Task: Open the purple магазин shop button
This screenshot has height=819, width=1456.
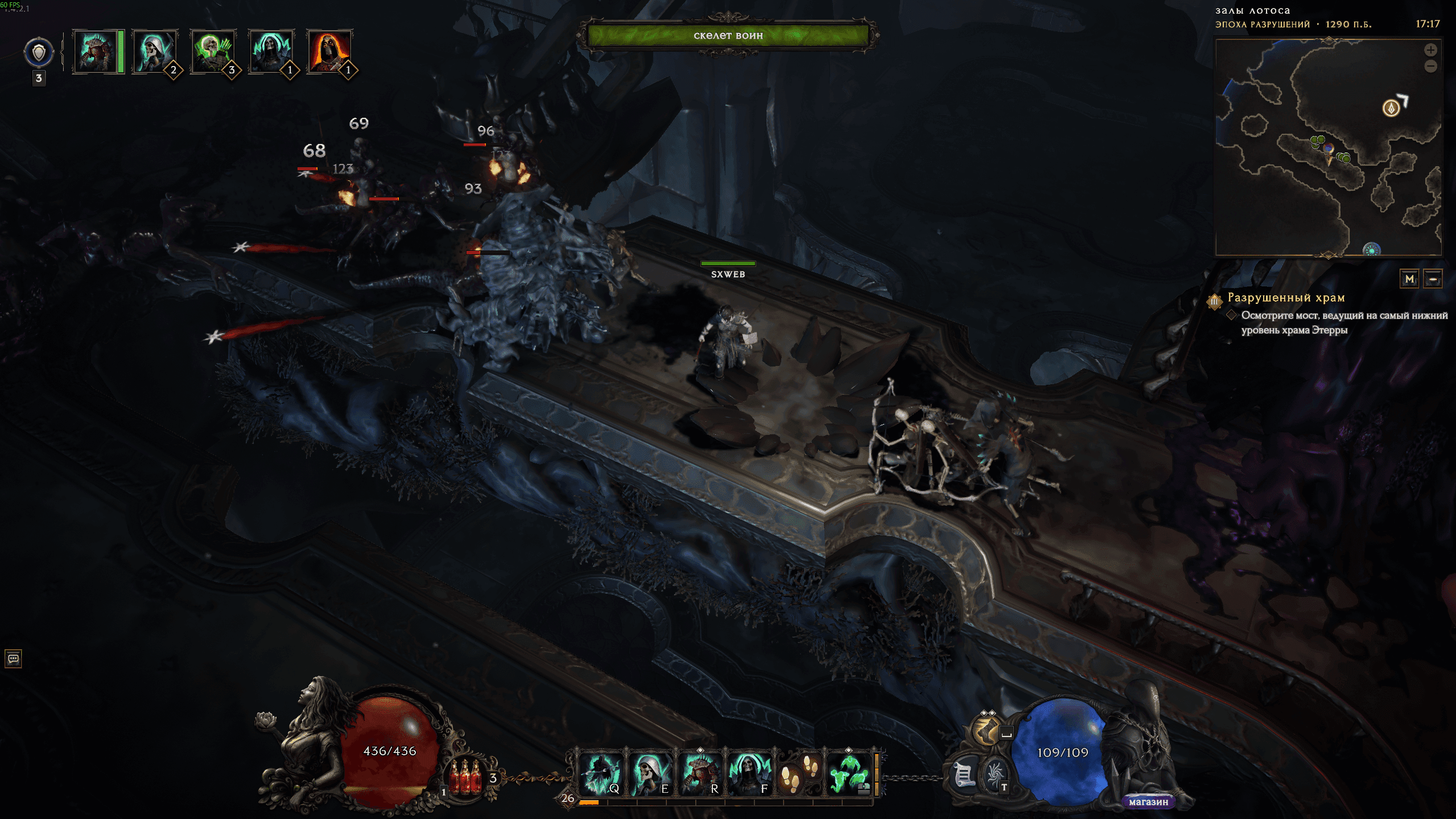Action: [1148, 802]
